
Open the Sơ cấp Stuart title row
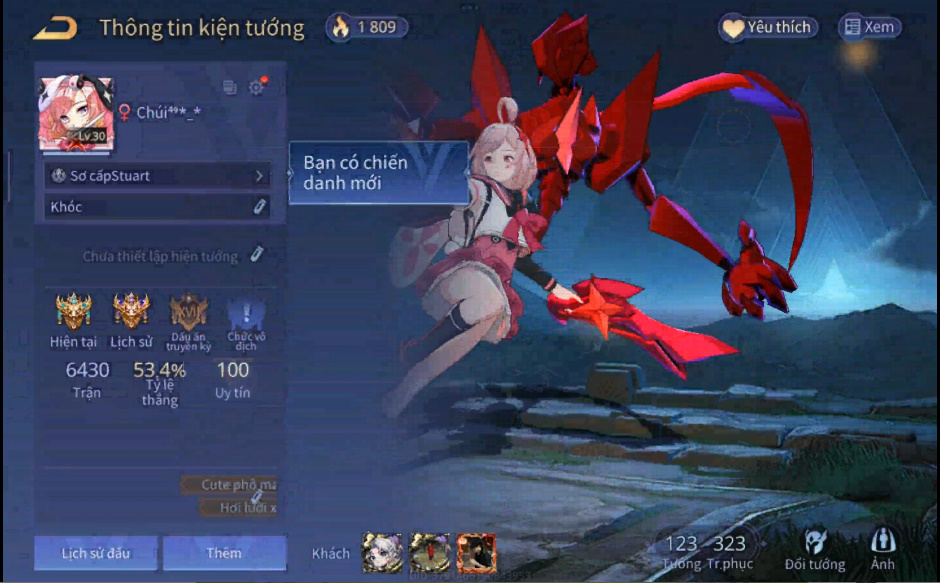coord(157,176)
